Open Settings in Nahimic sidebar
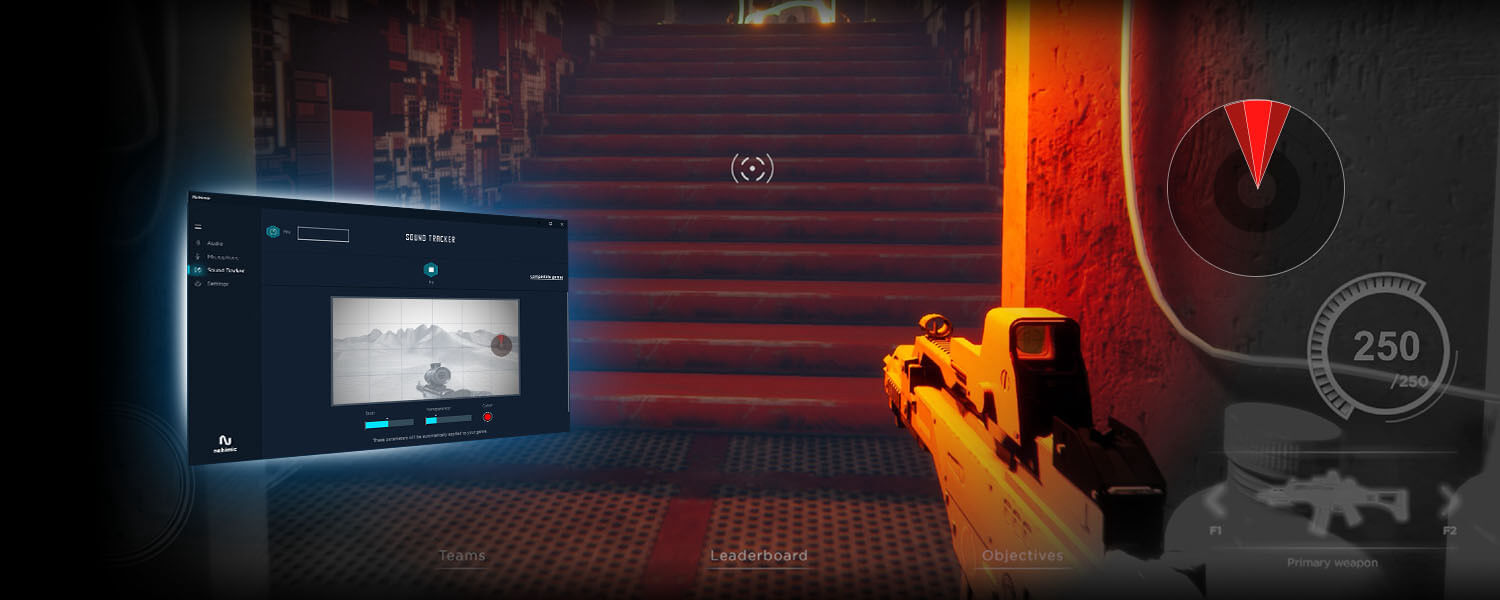The height and width of the screenshot is (600, 1500). pos(217,284)
